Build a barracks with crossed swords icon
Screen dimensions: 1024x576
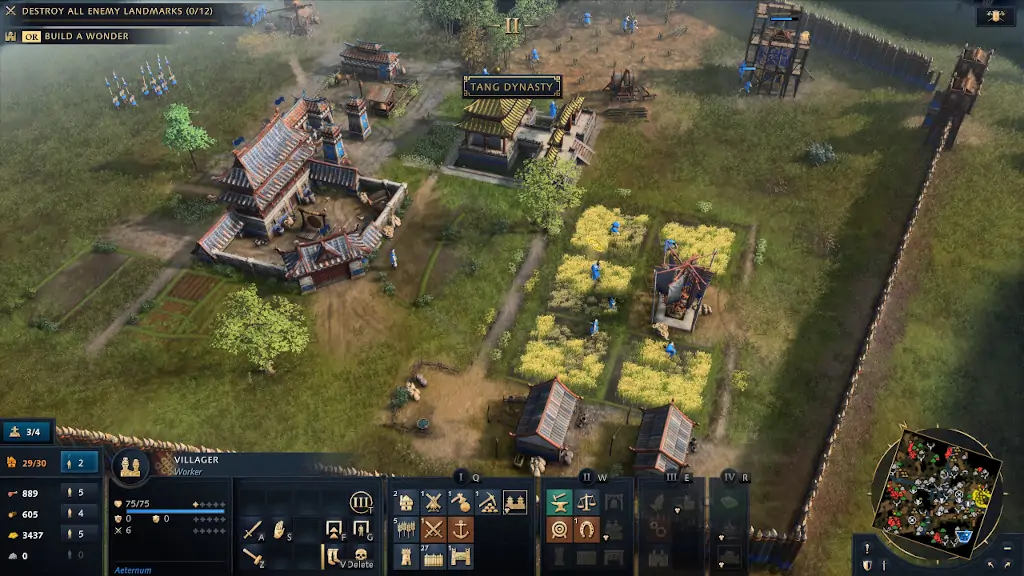[433, 529]
